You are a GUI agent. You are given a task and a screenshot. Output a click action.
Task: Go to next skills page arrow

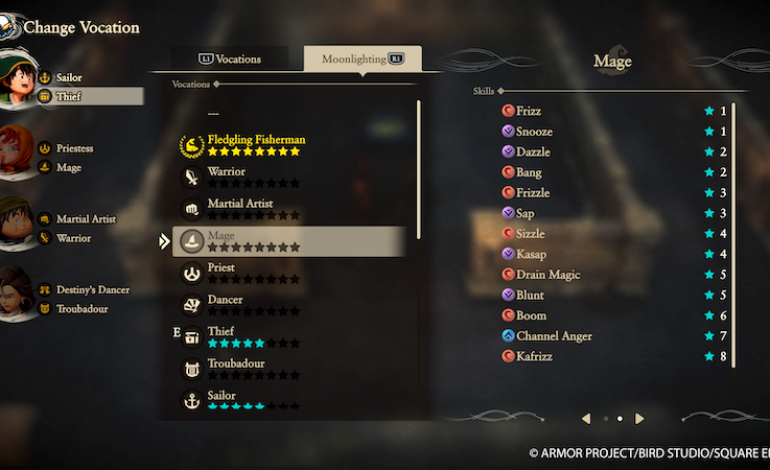tap(640, 418)
